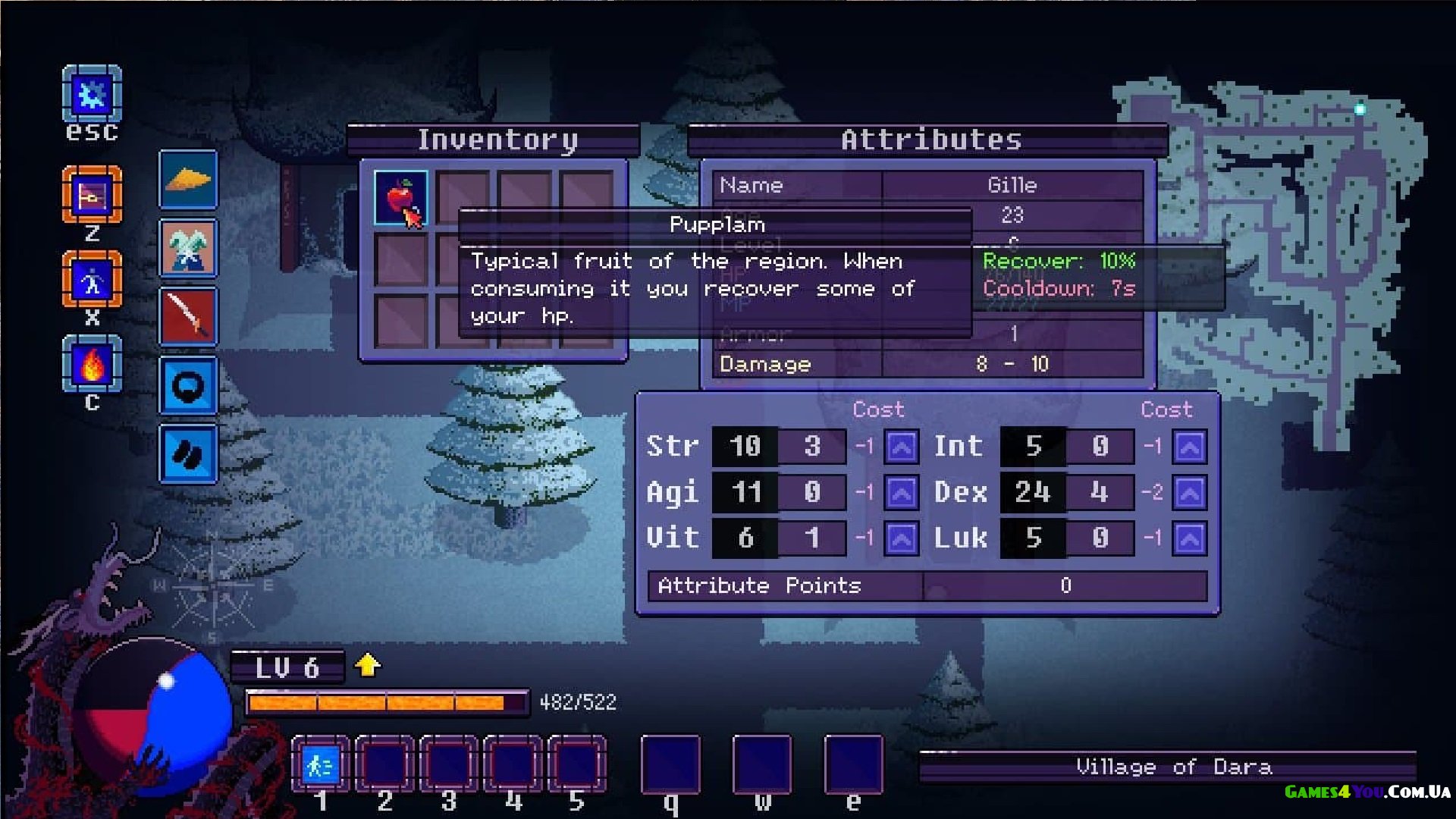Select the white robe armor equipment slot
This screenshot has height=819, width=1456.
188,249
